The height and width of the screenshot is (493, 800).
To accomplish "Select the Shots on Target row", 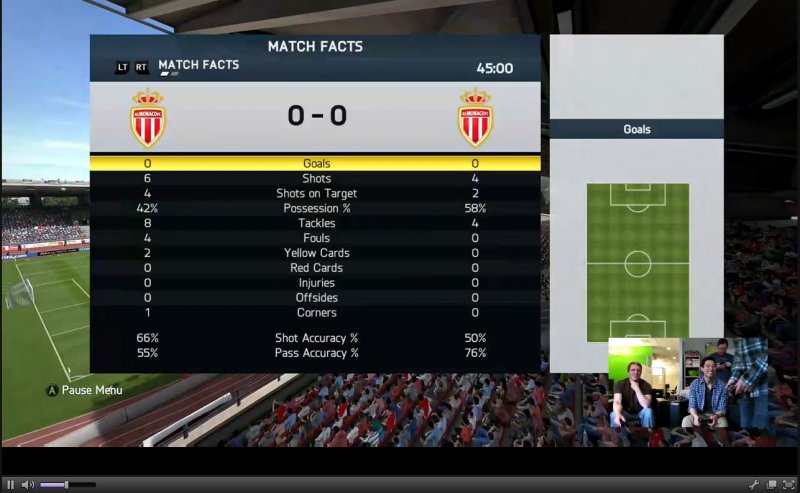I will click(x=316, y=193).
